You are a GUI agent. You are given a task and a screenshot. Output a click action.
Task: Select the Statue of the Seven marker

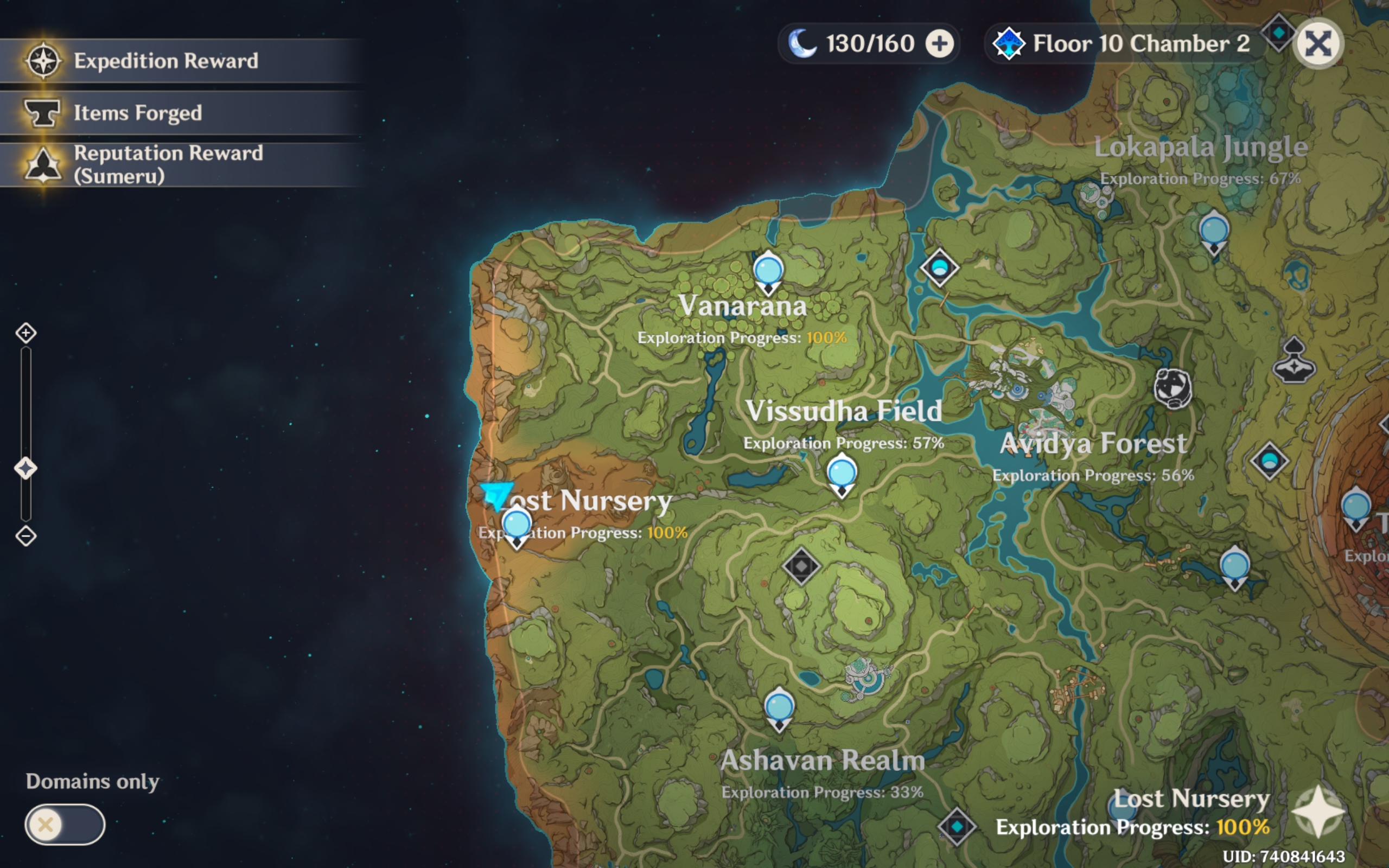[1294, 362]
